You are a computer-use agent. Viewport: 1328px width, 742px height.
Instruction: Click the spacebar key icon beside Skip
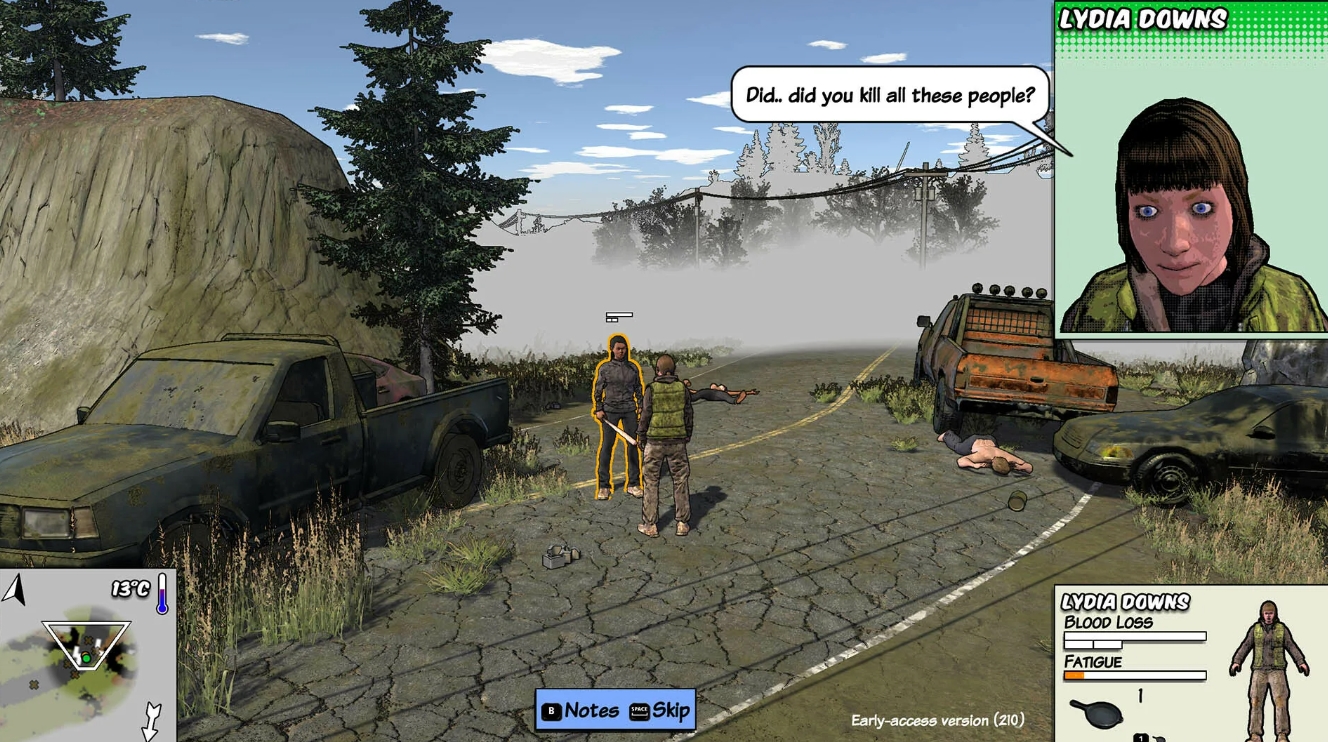[x=637, y=712]
